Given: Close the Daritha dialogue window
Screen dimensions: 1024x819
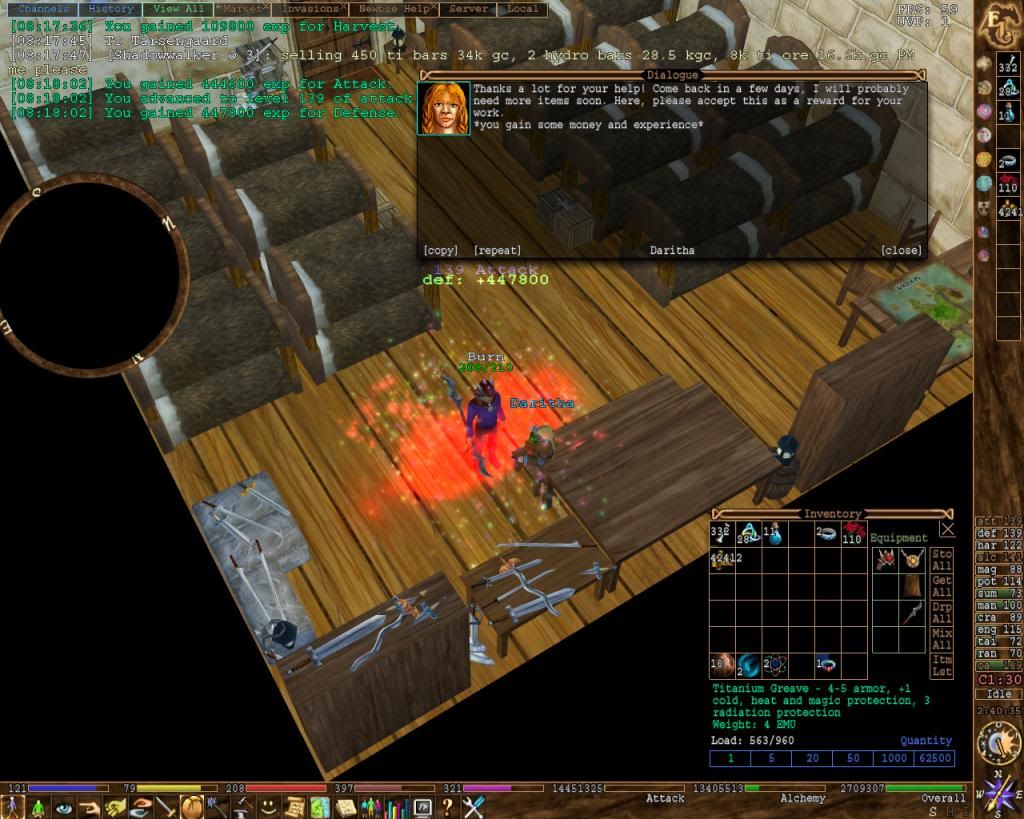Looking at the screenshot, I should click(901, 250).
